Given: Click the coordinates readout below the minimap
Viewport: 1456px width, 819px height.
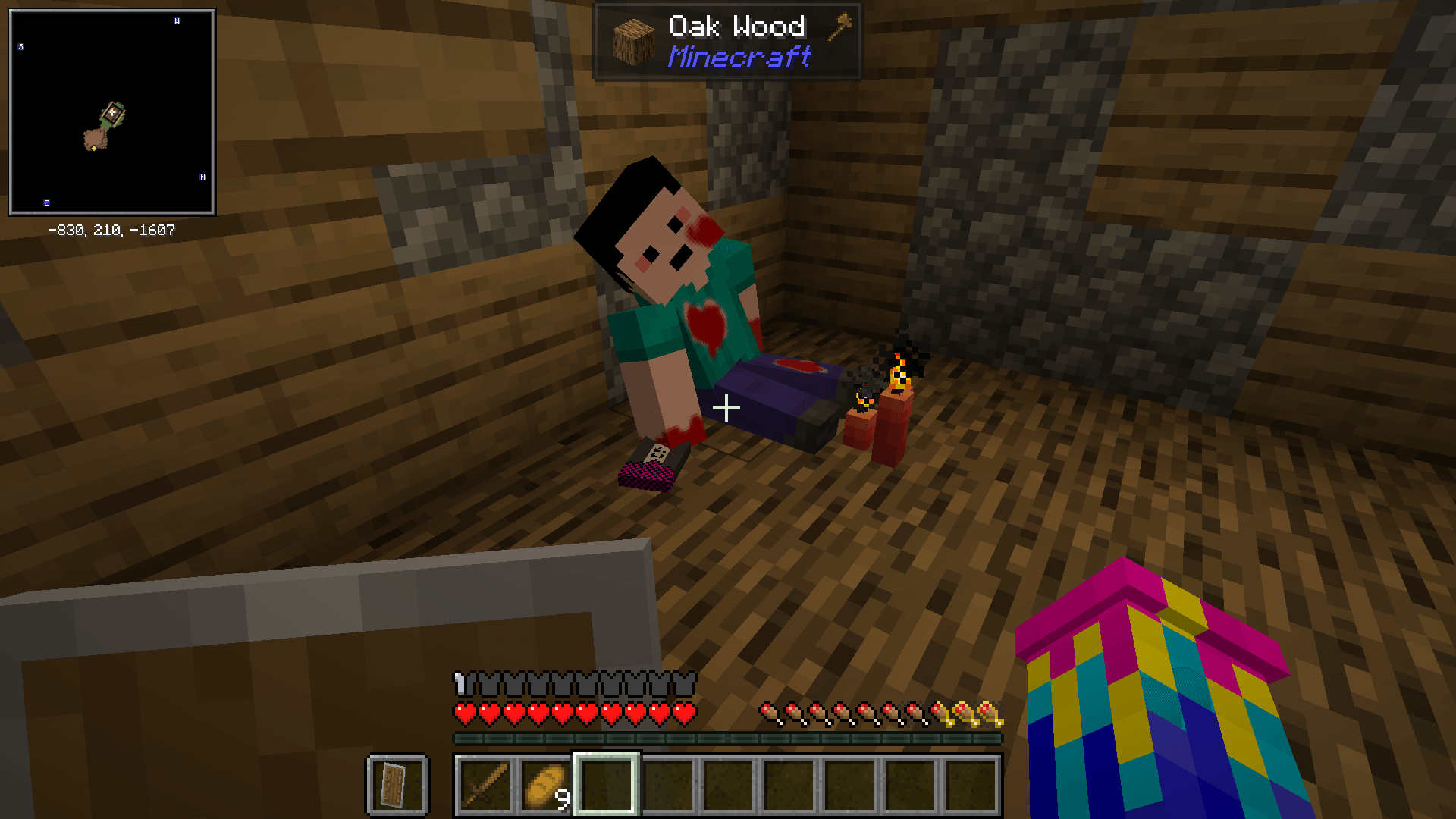Looking at the screenshot, I should [x=111, y=230].
